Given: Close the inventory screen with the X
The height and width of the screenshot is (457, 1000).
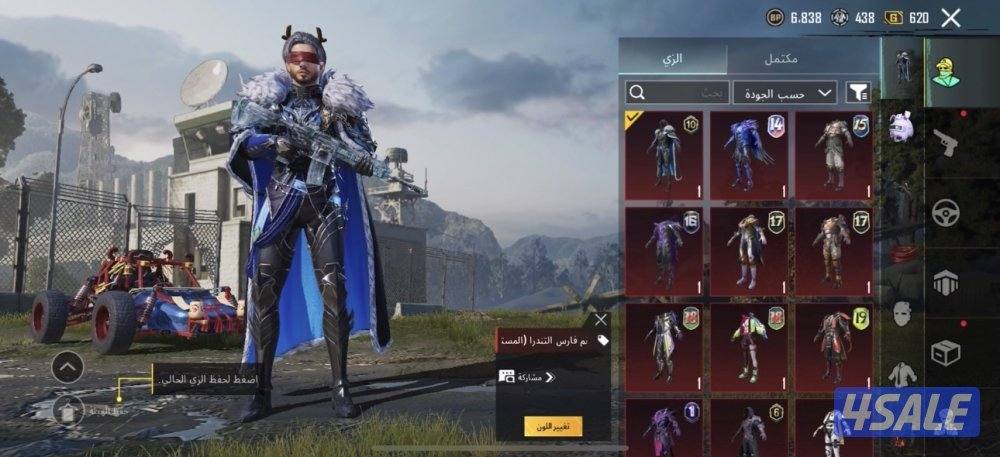Looking at the screenshot, I should [x=950, y=17].
